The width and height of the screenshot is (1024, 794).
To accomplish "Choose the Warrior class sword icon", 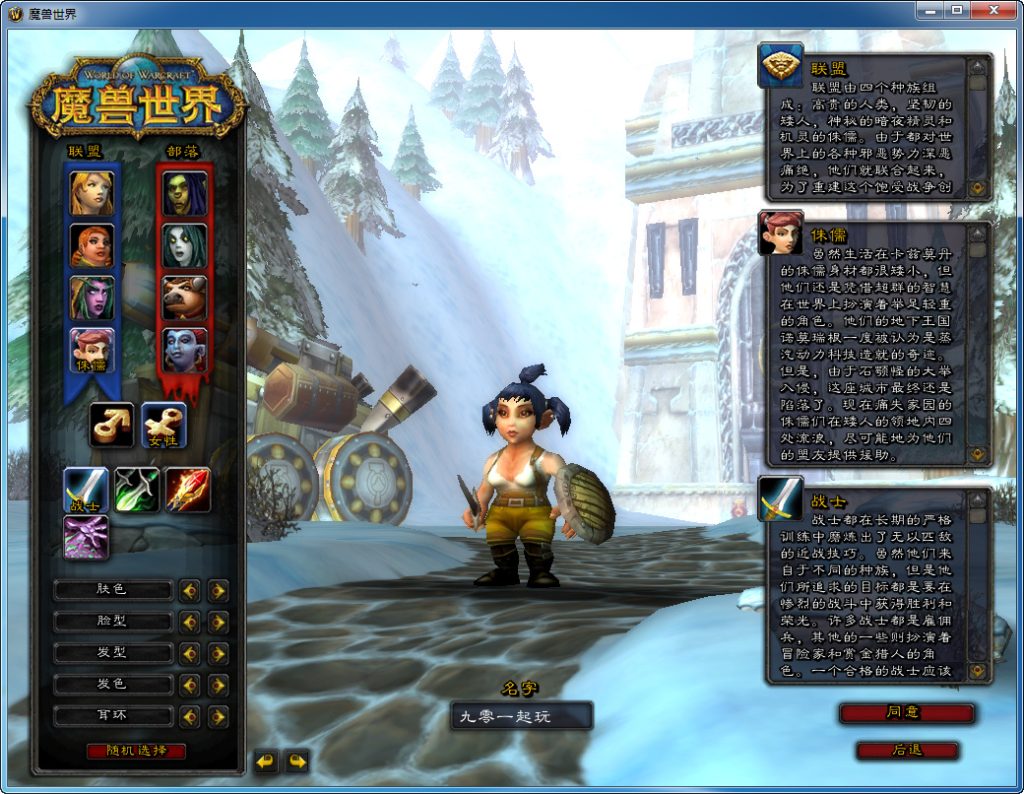I will pyautogui.click(x=86, y=489).
